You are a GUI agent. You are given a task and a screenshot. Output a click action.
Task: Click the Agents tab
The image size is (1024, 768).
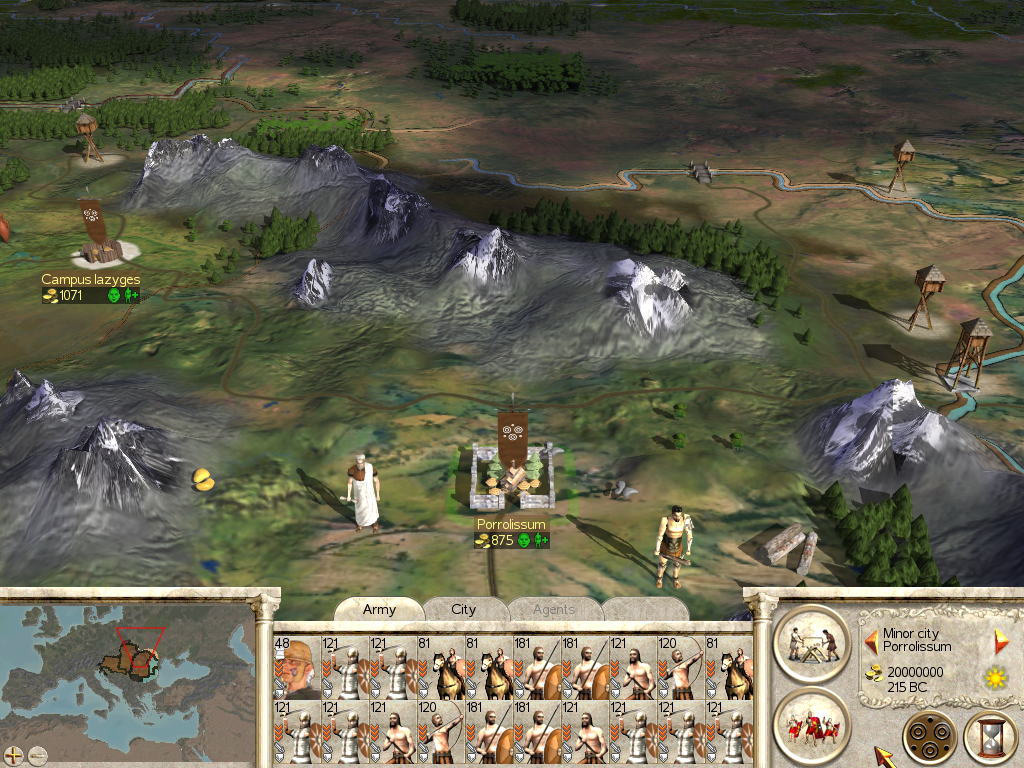click(x=553, y=610)
